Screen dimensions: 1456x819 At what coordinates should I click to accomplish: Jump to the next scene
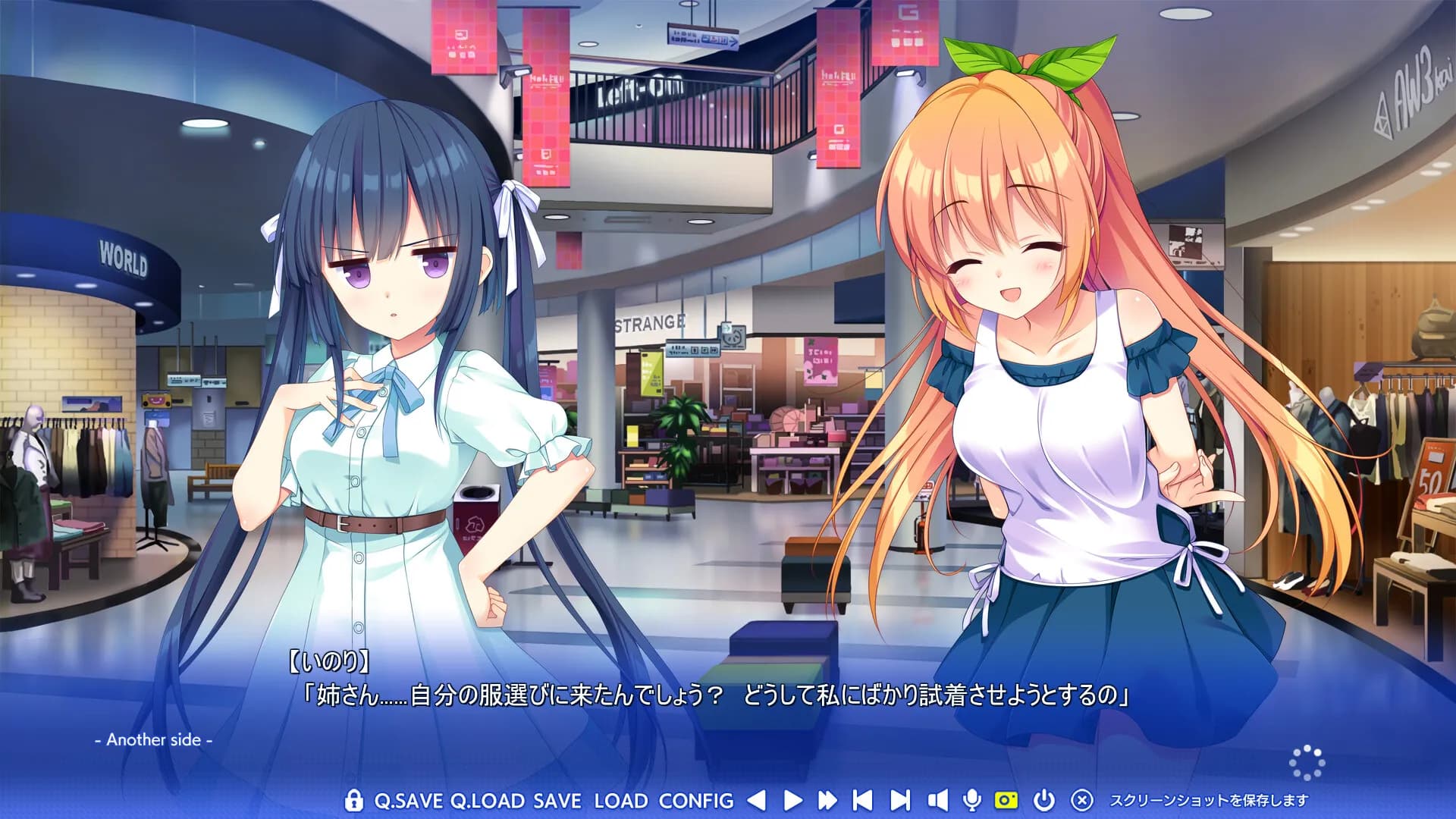coord(900,800)
